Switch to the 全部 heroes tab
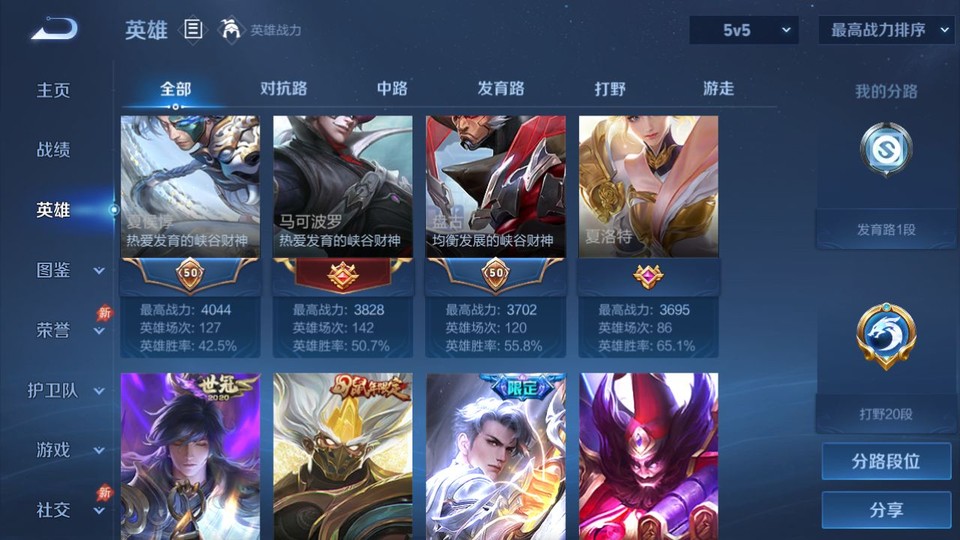Viewport: 960px width, 540px height. point(175,89)
